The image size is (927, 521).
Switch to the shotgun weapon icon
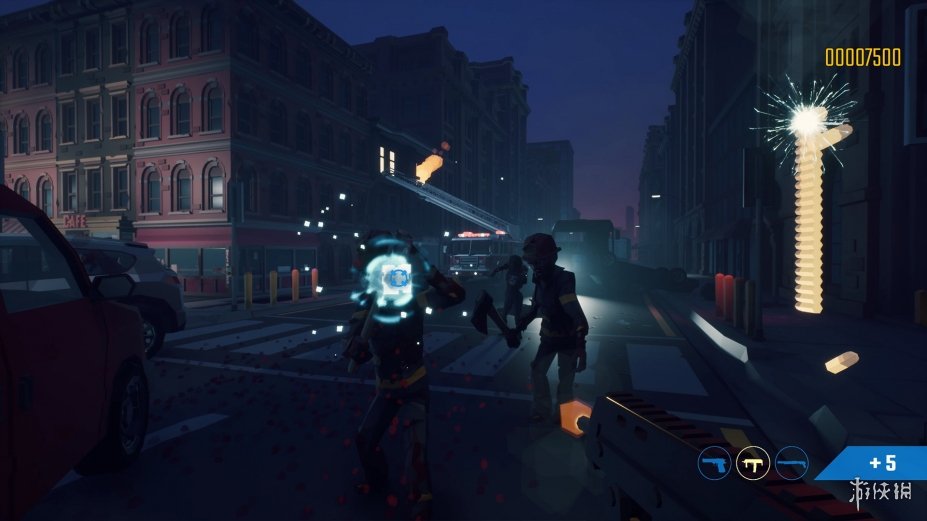pos(792,463)
